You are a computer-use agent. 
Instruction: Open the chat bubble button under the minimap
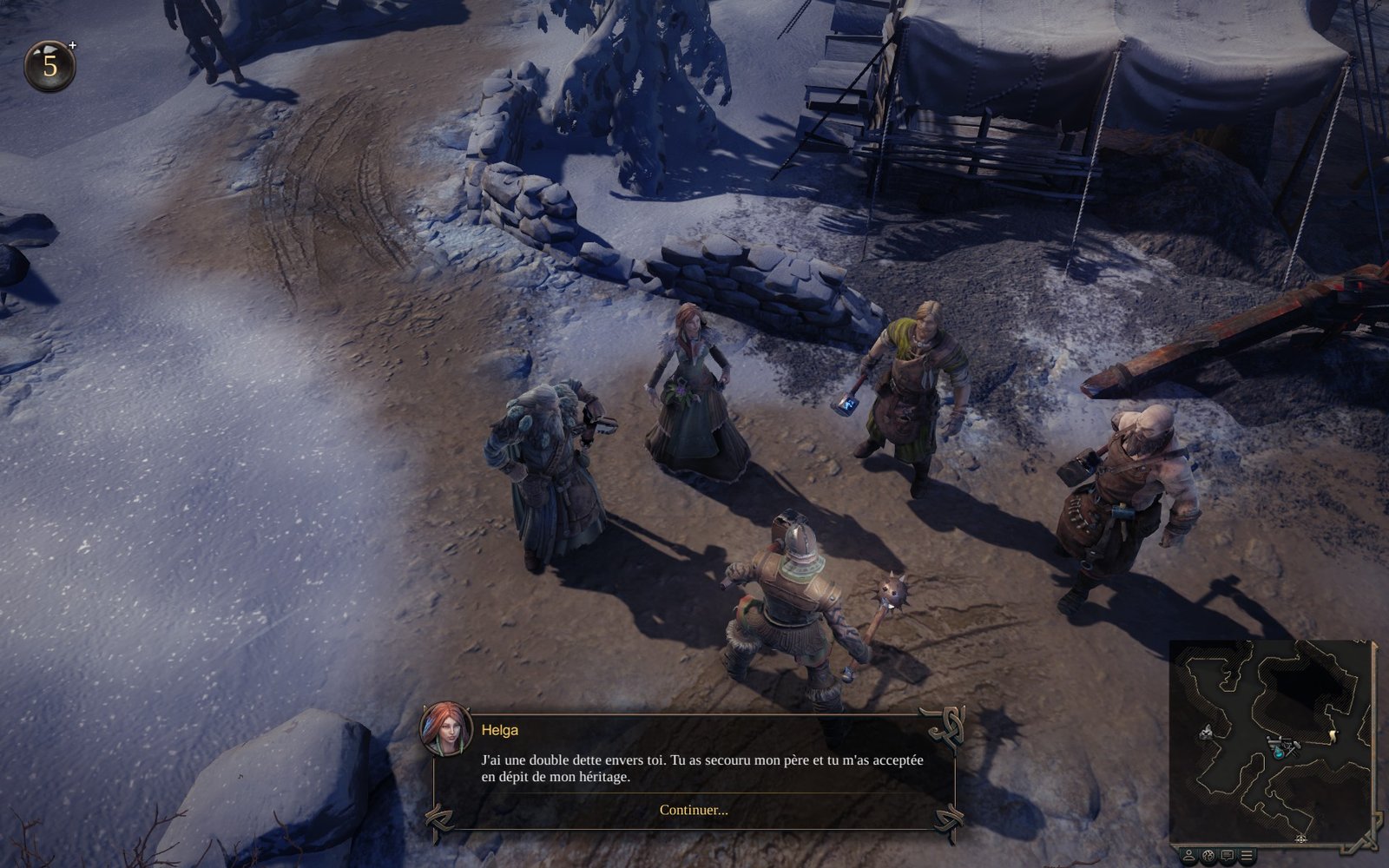(1228, 855)
